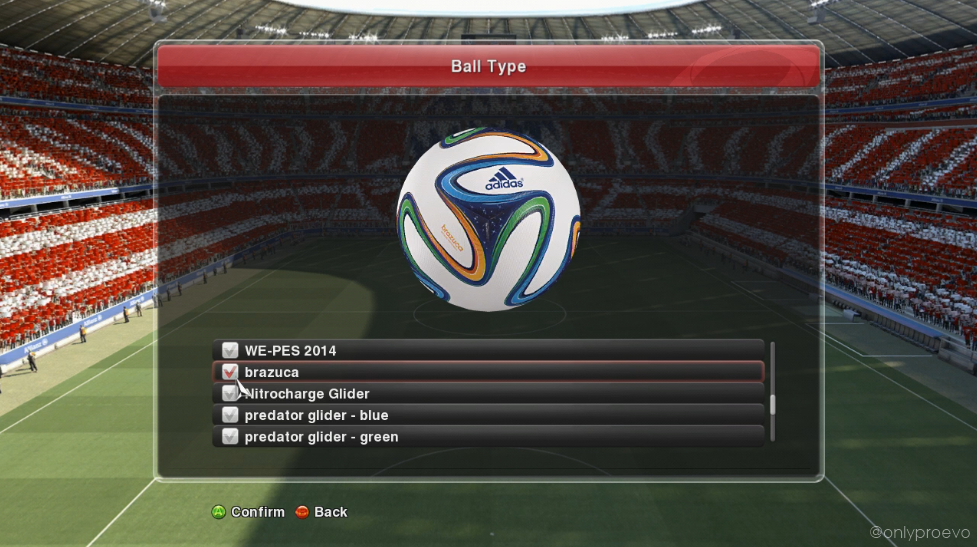Choose predator glider - green ball
977x547 pixels.
(488, 437)
